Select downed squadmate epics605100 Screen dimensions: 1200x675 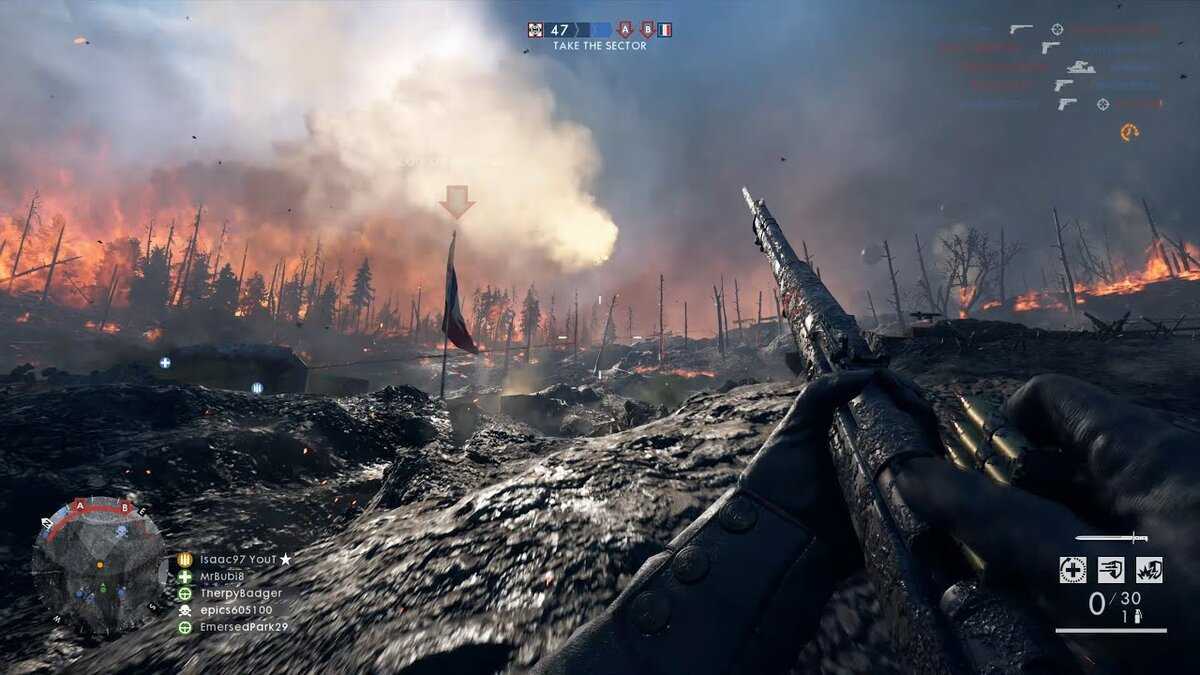pos(236,610)
